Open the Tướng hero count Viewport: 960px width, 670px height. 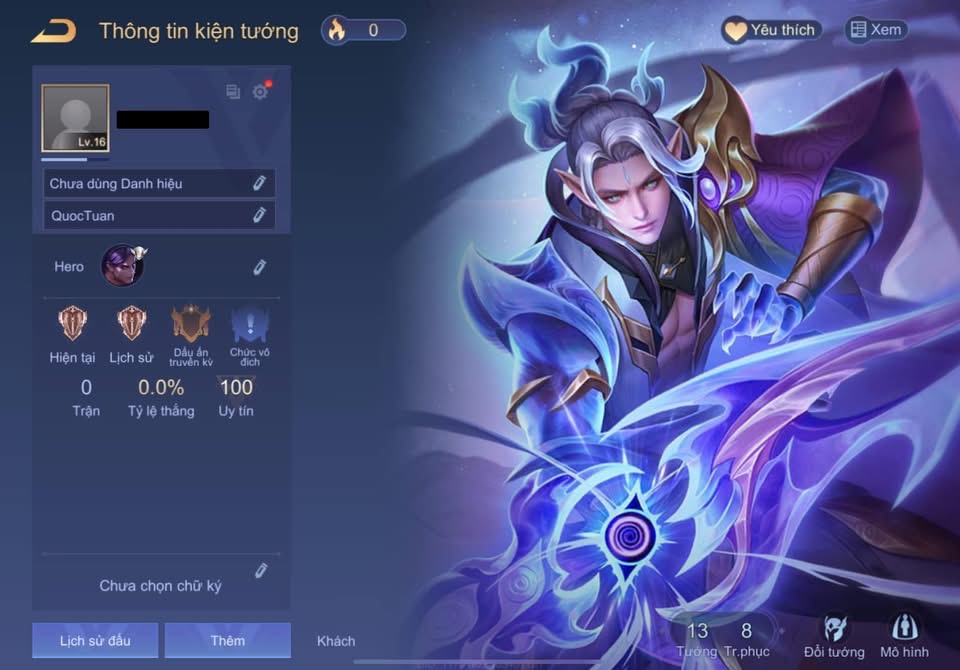click(x=697, y=638)
